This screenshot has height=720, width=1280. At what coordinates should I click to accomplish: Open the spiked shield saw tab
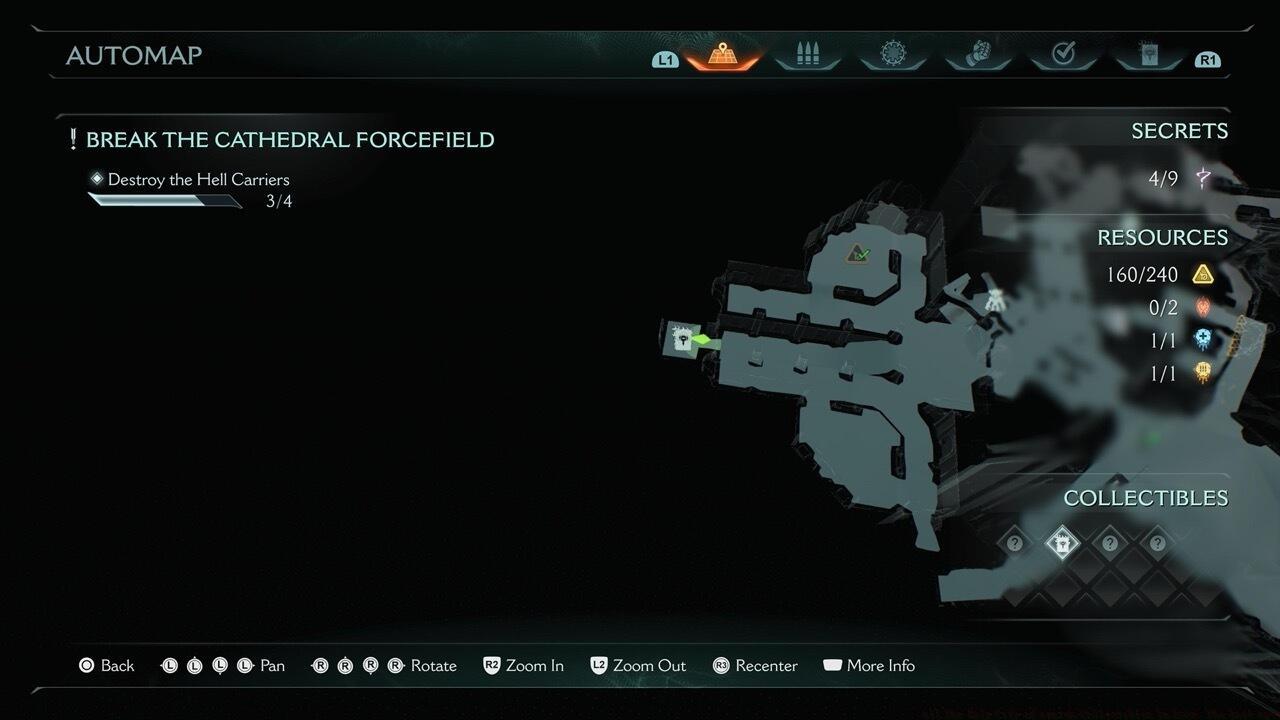click(x=892, y=55)
